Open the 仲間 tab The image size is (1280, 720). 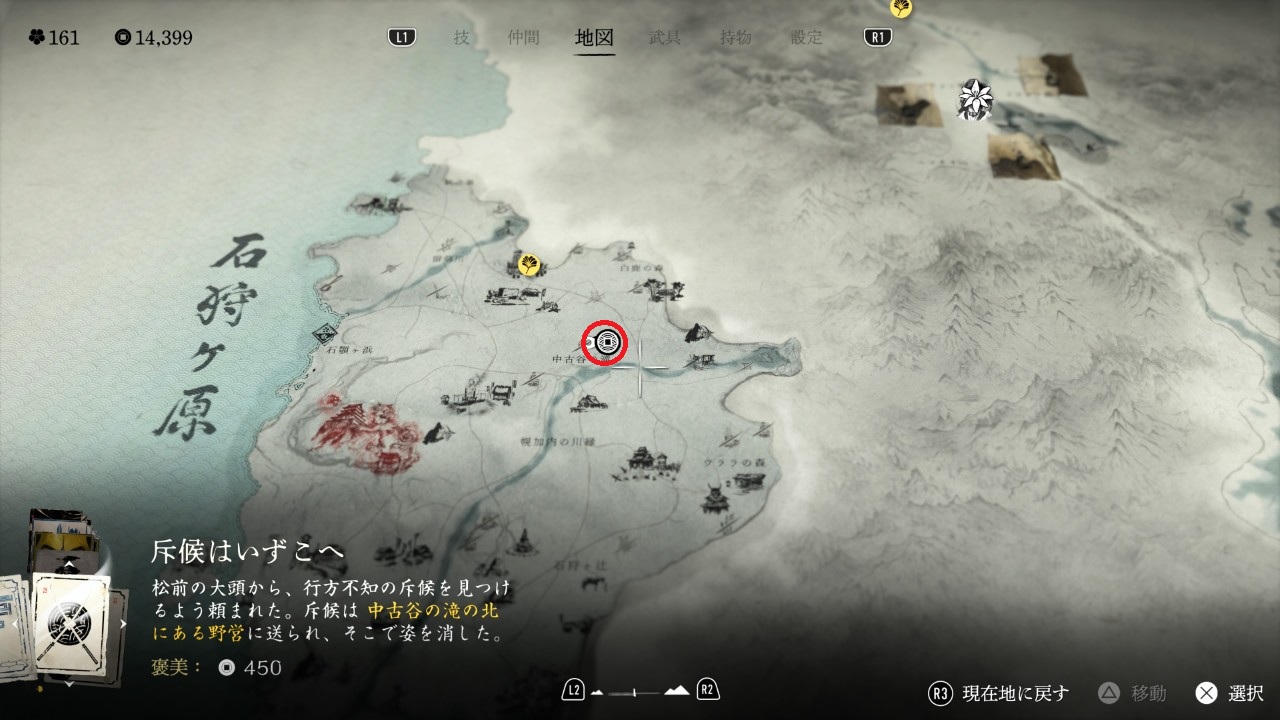[x=523, y=38]
